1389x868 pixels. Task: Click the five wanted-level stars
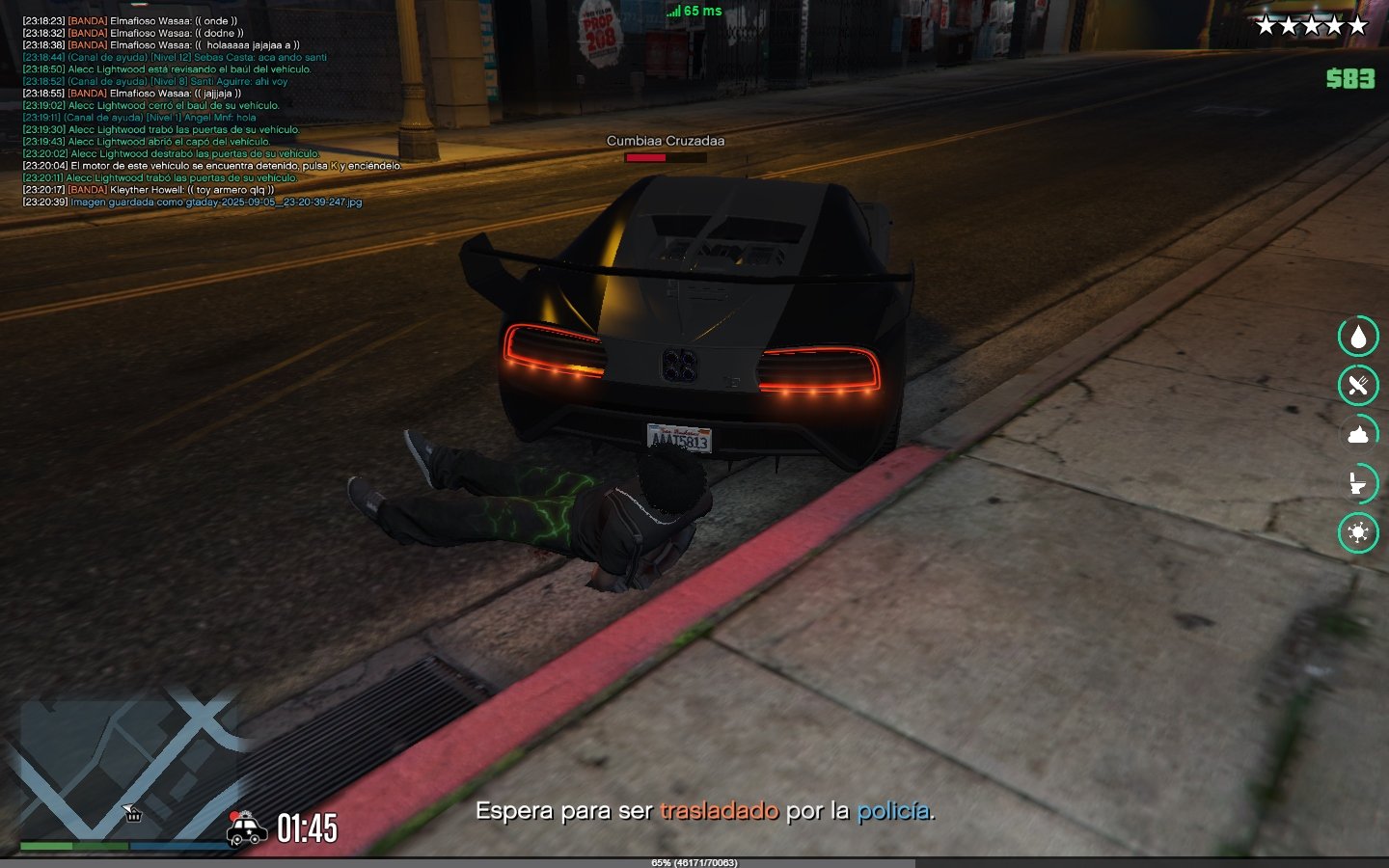point(1312,26)
